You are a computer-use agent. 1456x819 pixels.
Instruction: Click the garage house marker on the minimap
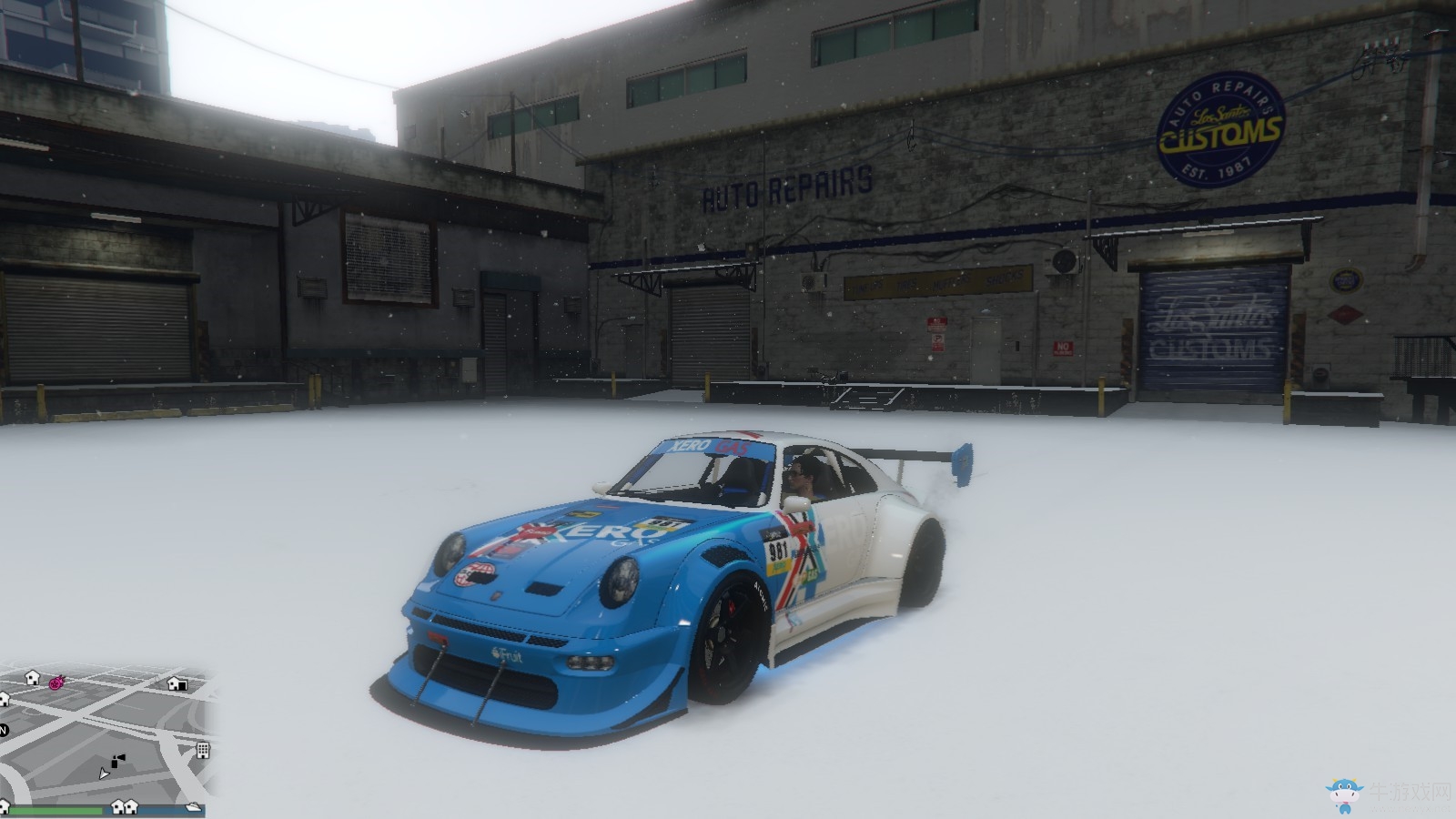tap(177, 684)
